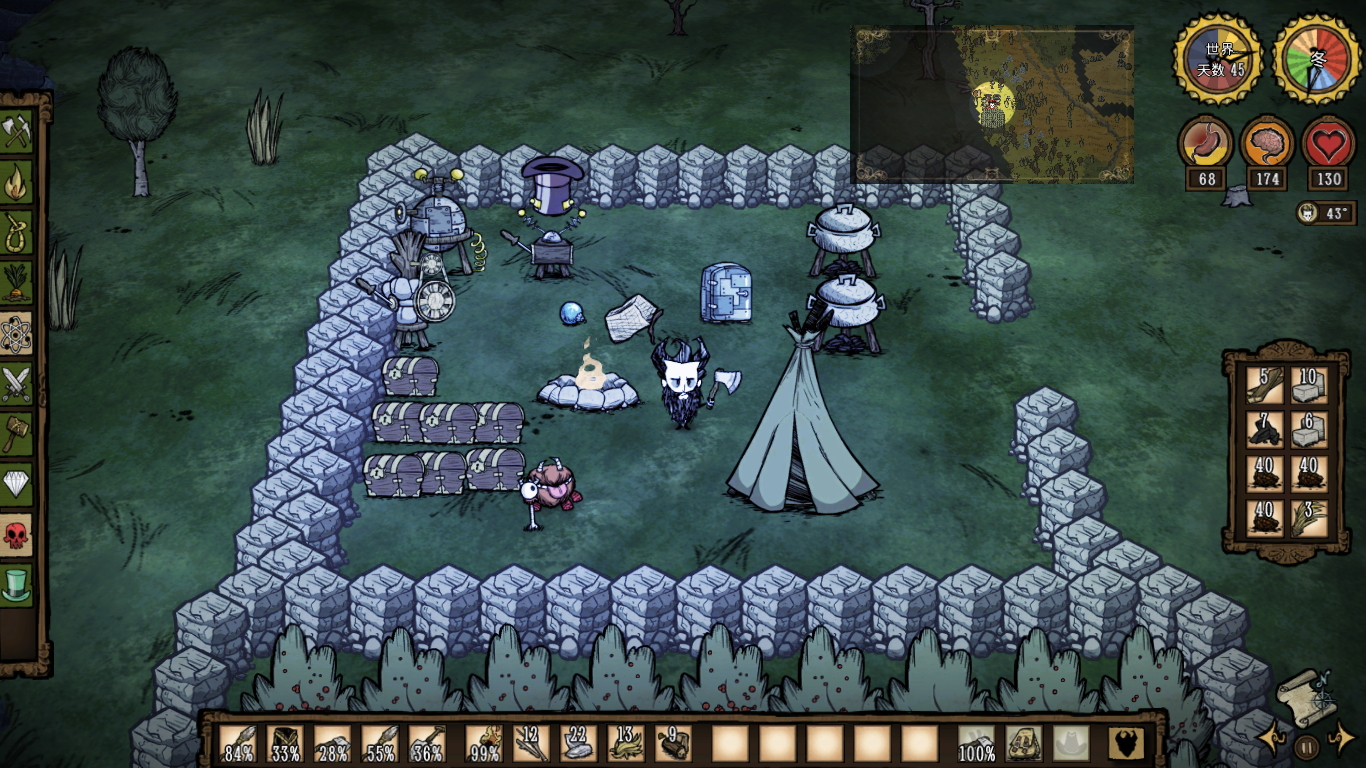Open the Fire crafting tab
Image resolution: width=1366 pixels, height=768 pixels.
click(17, 183)
